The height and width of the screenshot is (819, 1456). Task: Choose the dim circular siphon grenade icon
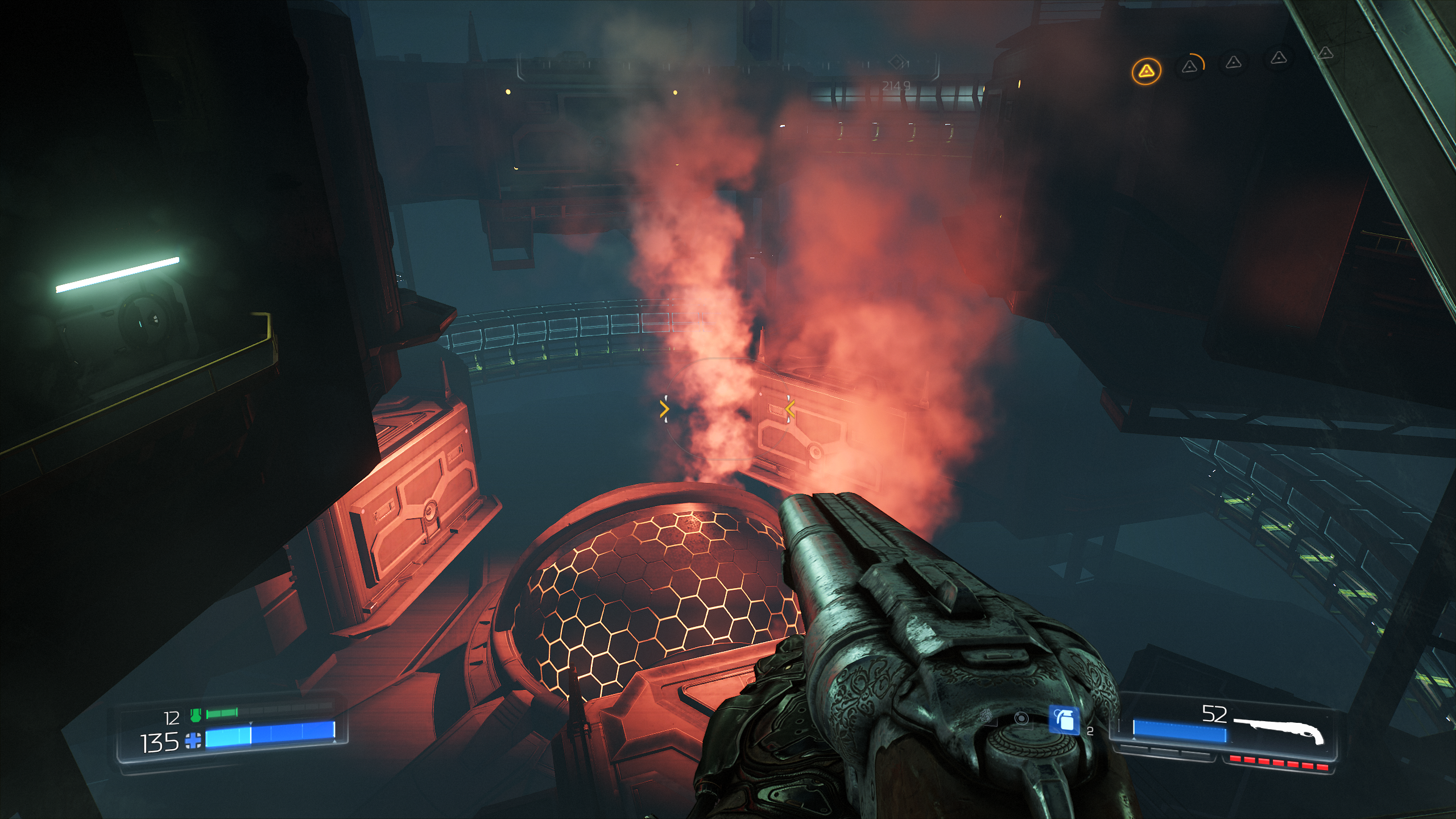click(x=1021, y=718)
